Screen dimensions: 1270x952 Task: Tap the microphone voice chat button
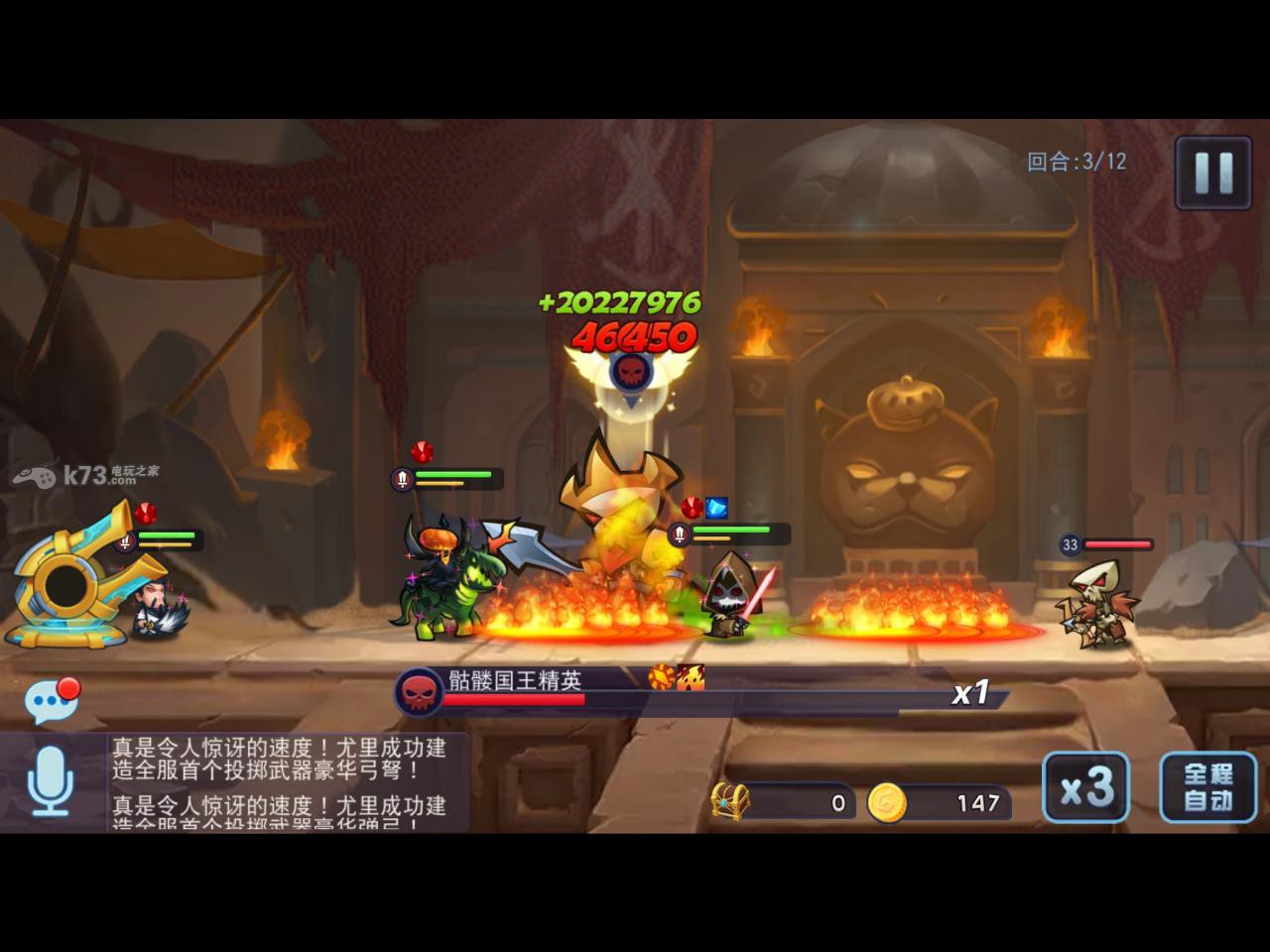tap(50, 781)
